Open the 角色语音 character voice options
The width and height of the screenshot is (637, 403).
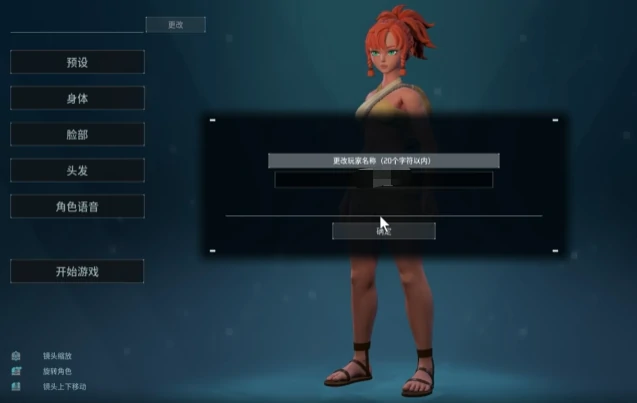click(77, 206)
